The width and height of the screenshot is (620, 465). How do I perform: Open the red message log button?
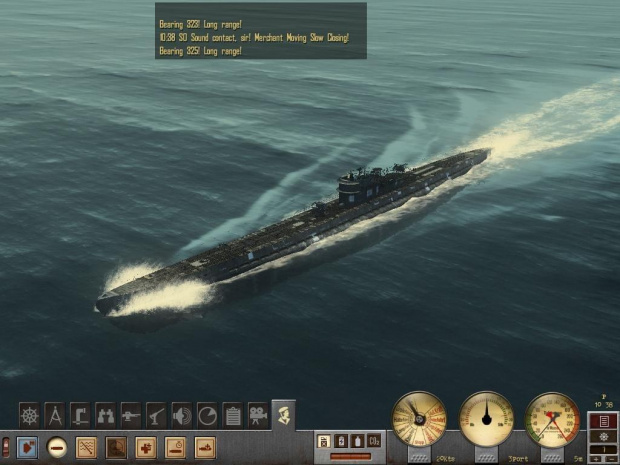point(602,421)
